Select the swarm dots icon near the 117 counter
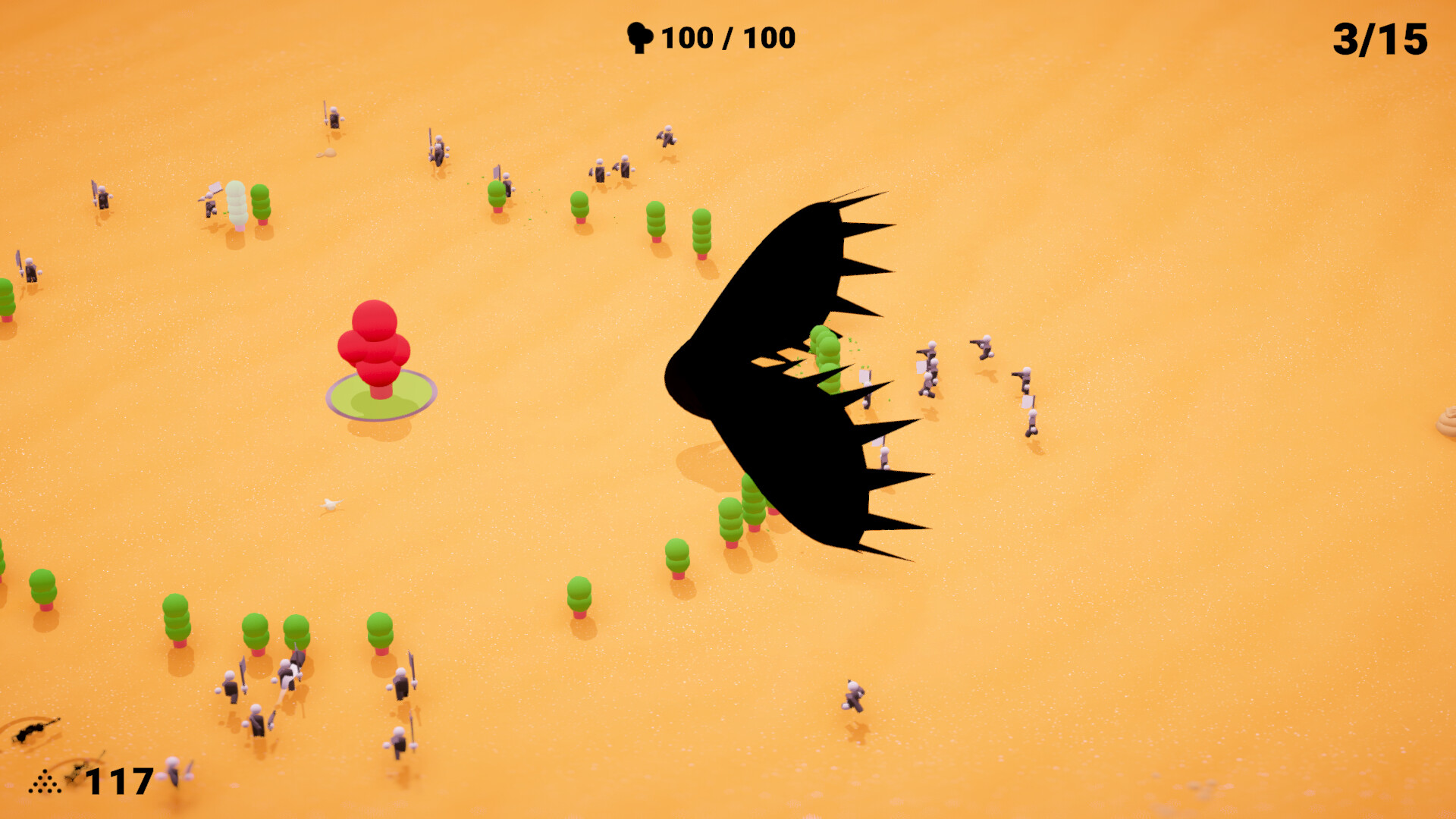The height and width of the screenshot is (819, 1456). (44, 783)
